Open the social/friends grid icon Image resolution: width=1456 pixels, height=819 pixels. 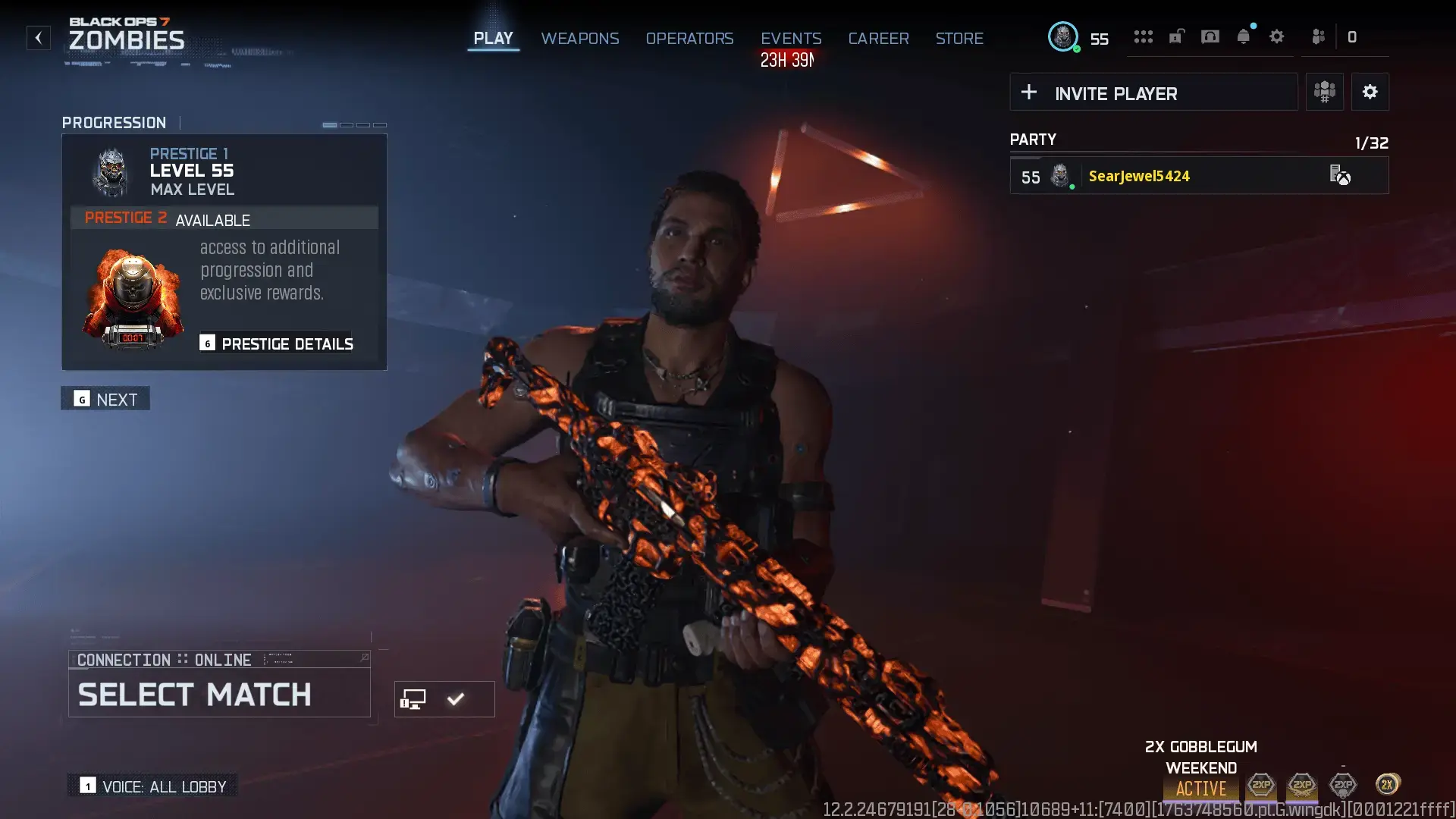click(x=1144, y=36)
